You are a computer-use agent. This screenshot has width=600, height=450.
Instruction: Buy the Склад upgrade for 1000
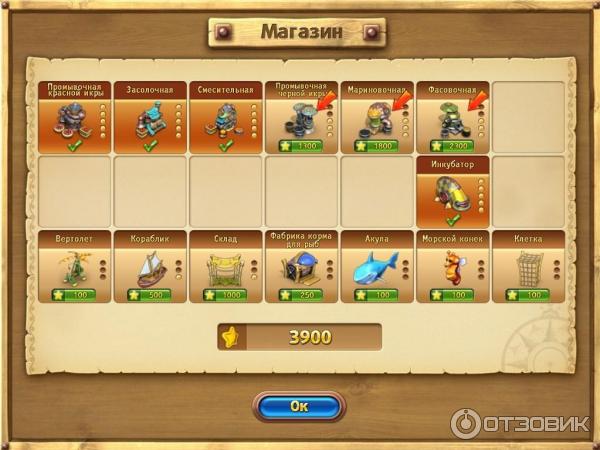(x=227, y=268)
